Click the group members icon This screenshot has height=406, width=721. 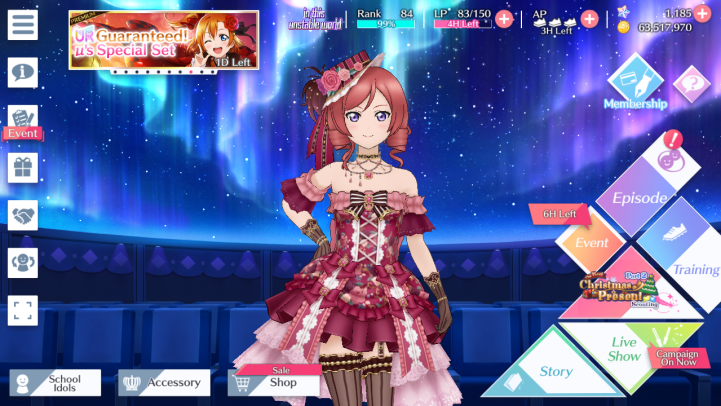[x=22, y=262]
